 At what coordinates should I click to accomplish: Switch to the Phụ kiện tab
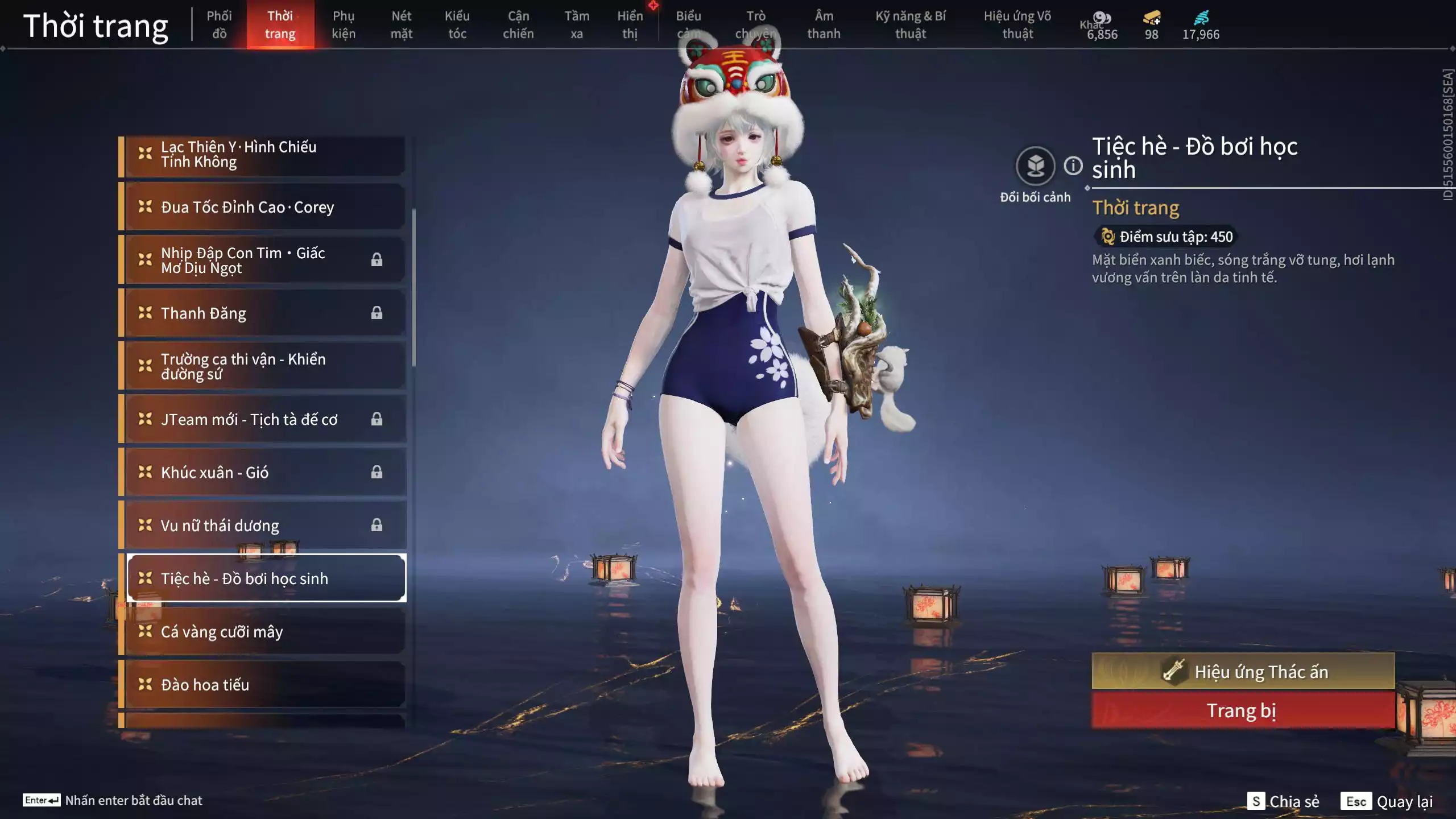click(x=344, y=24)
